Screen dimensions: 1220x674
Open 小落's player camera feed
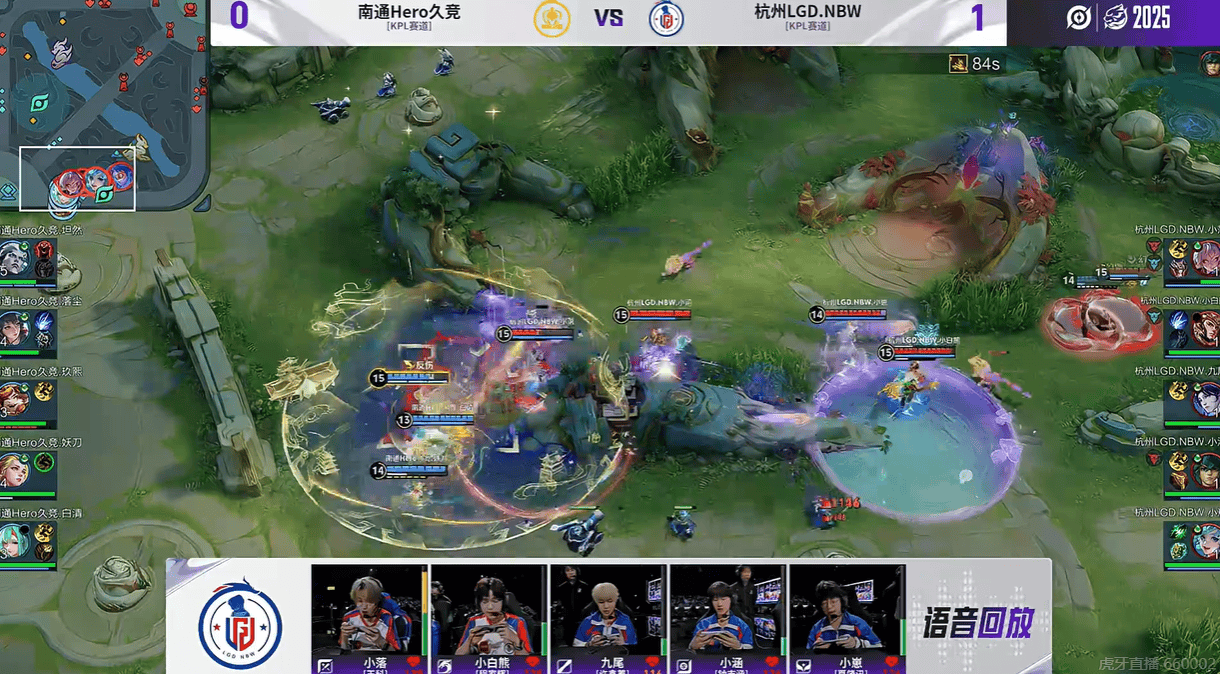[x=369, y=610]
